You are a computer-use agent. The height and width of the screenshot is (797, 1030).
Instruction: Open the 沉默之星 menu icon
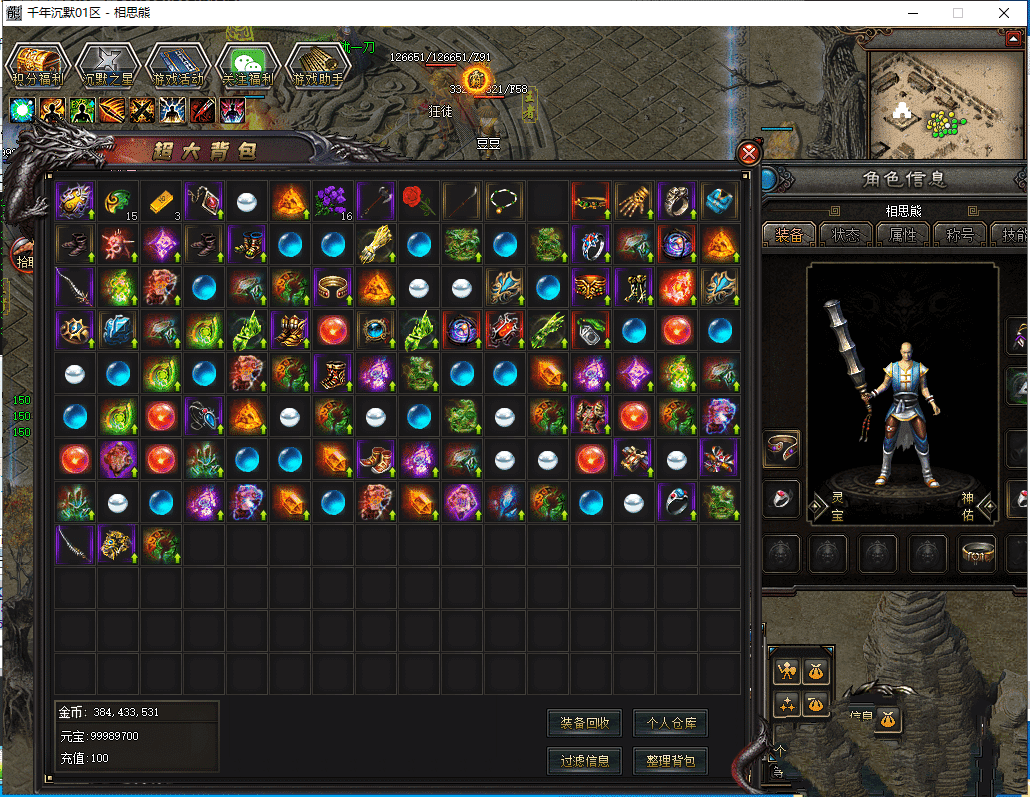(x=107, y=66)
